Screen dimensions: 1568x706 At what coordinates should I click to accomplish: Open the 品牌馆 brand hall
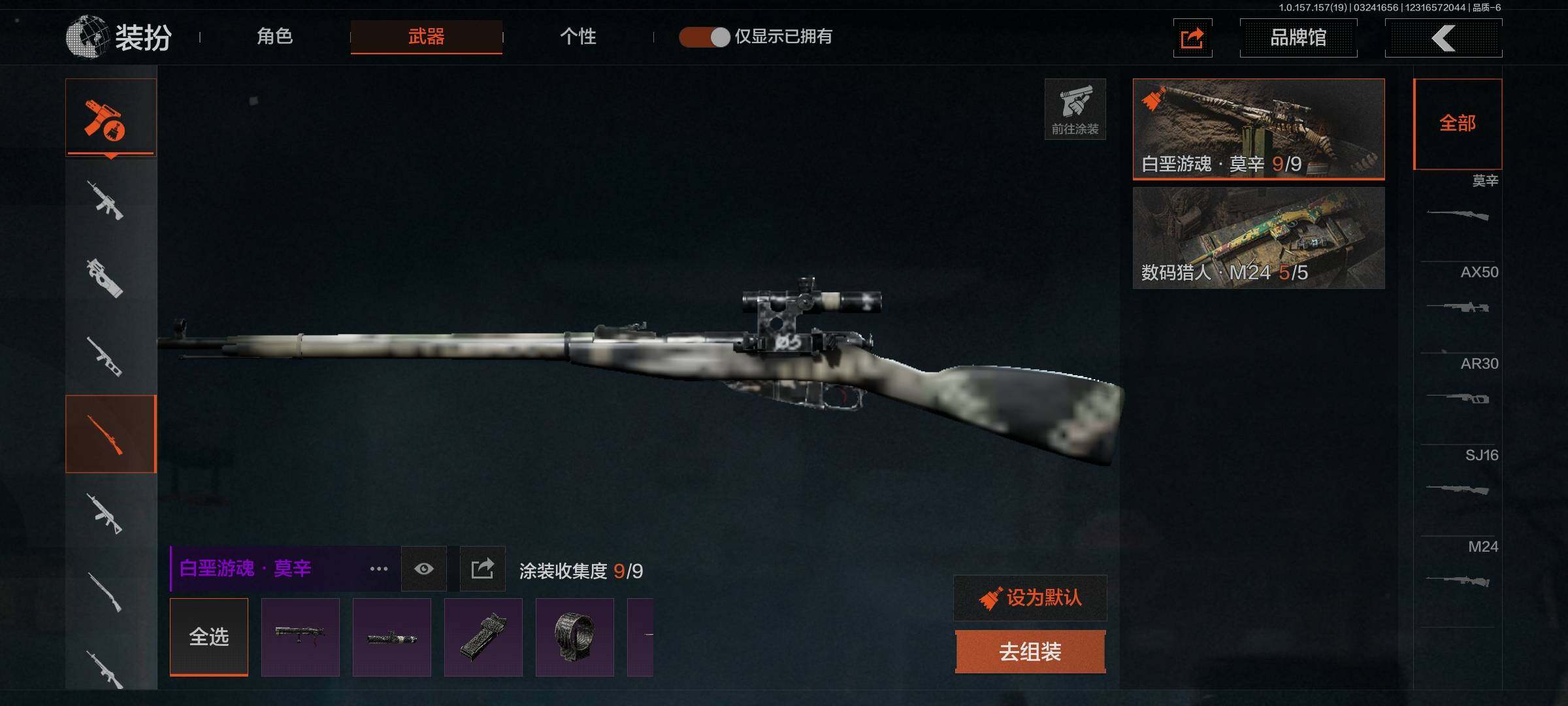click(1298, 38)
